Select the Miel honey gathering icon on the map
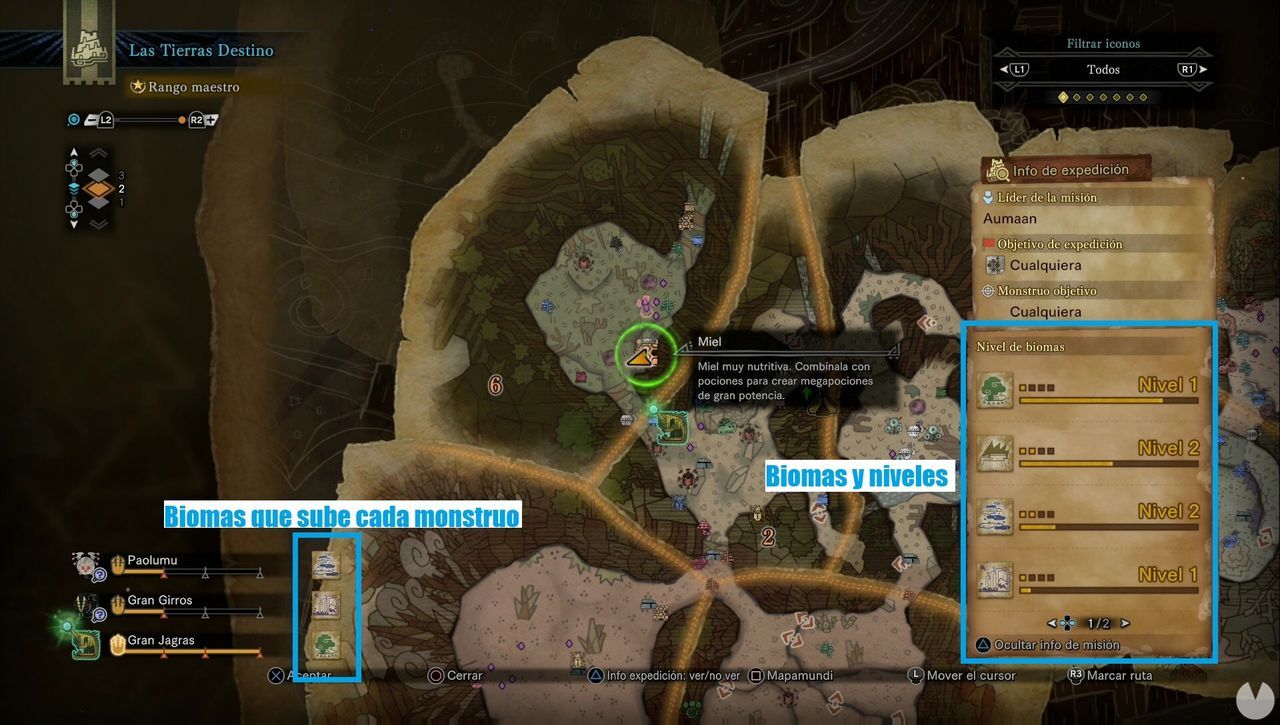 (x=643, y=356)
